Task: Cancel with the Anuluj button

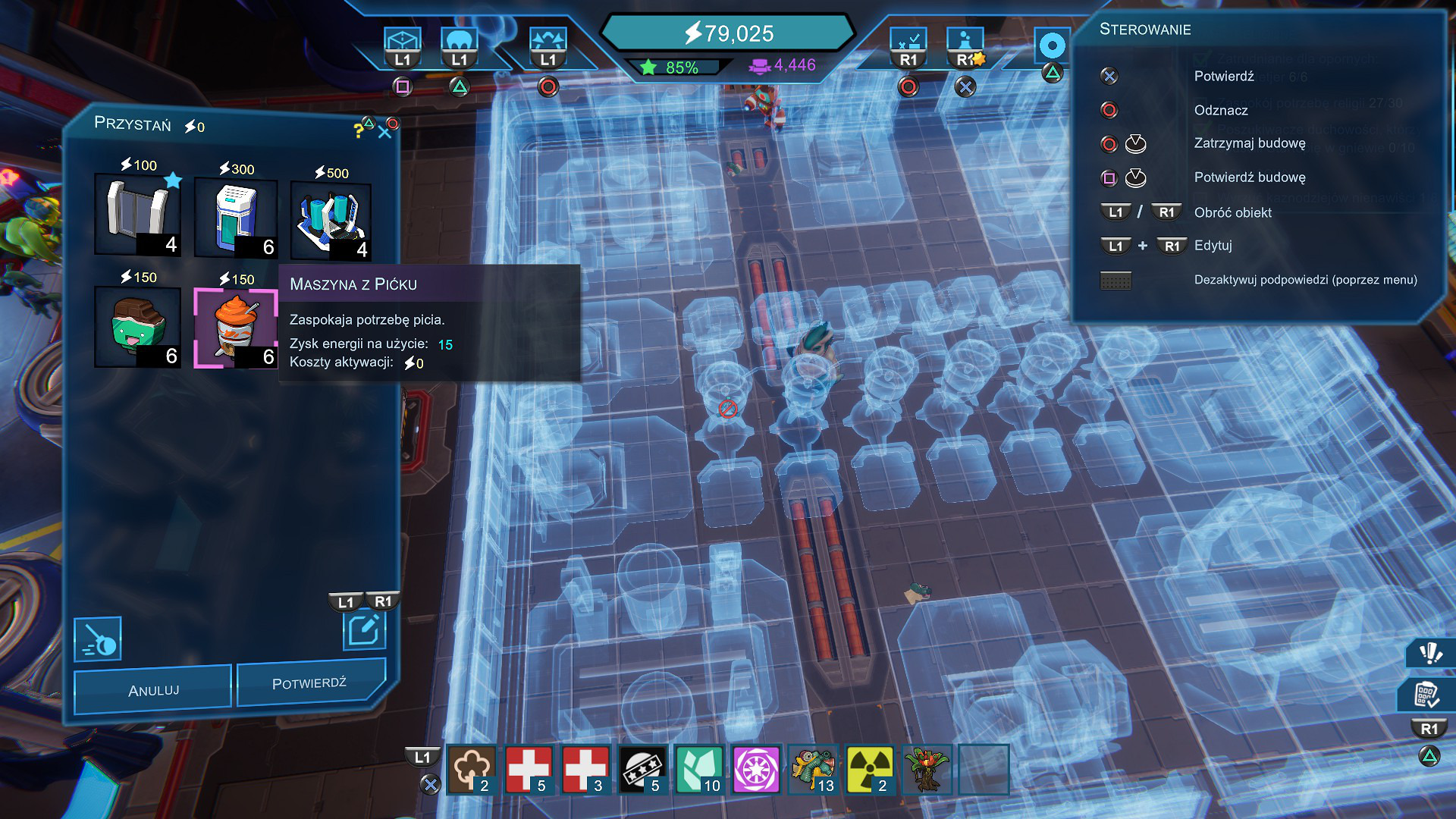Action: (153, 690)
